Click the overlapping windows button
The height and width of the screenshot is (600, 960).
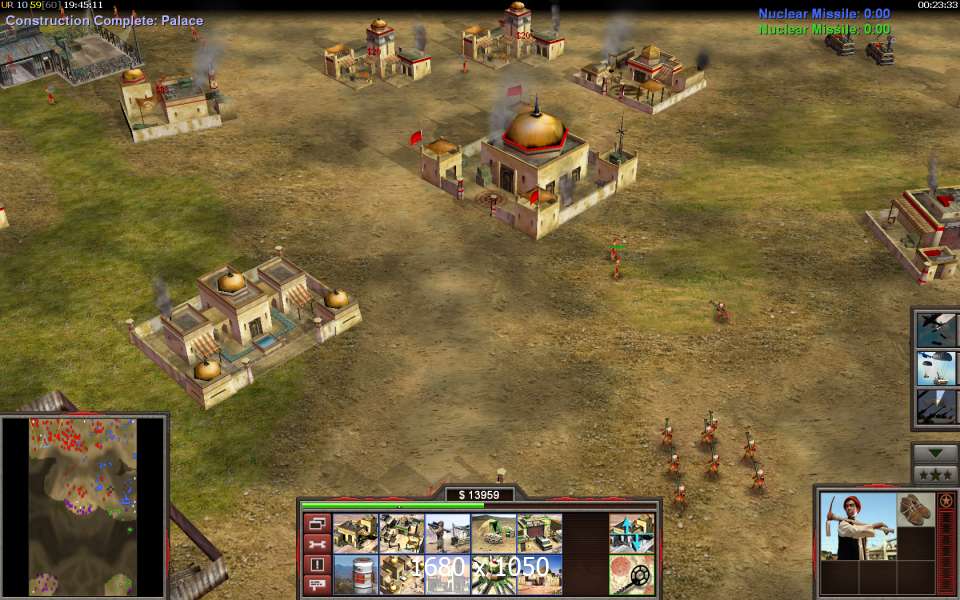(x=317, y=524)
